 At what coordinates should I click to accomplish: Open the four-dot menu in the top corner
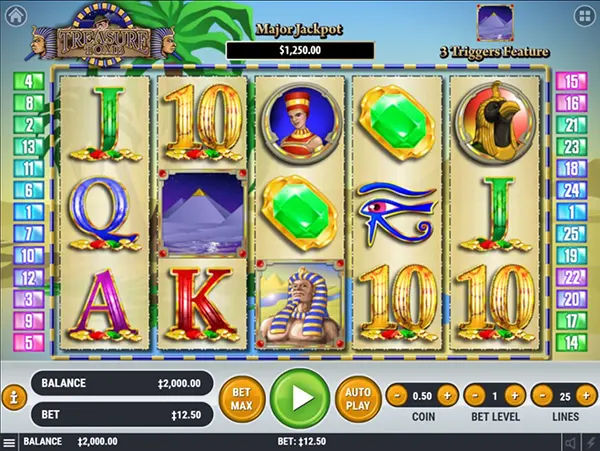click(583, 16)
